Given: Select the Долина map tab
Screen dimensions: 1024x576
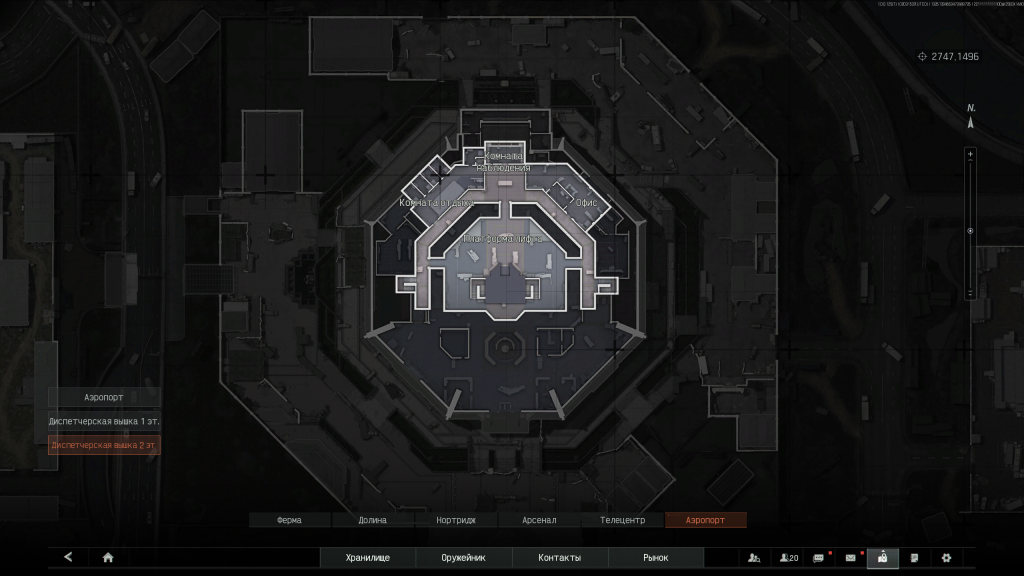Looking at the screenshot, I should [373, 520].
